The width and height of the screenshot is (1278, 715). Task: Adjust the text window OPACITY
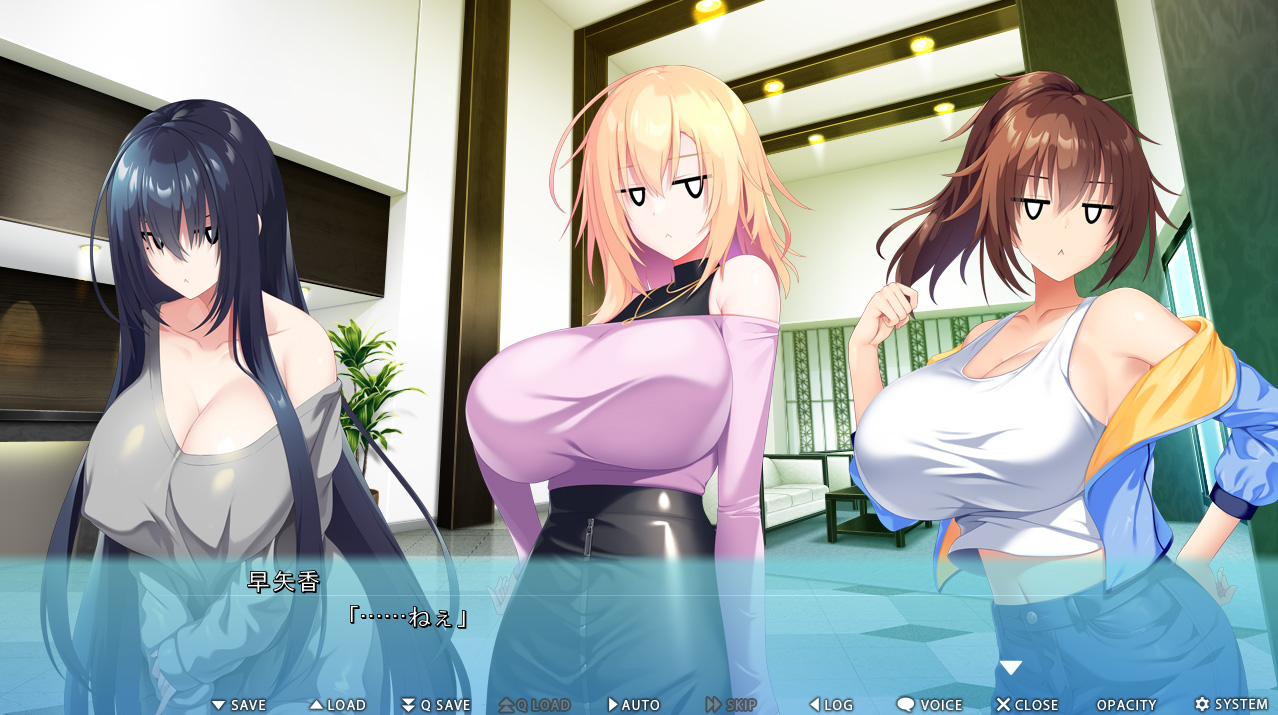[1126, 705]
